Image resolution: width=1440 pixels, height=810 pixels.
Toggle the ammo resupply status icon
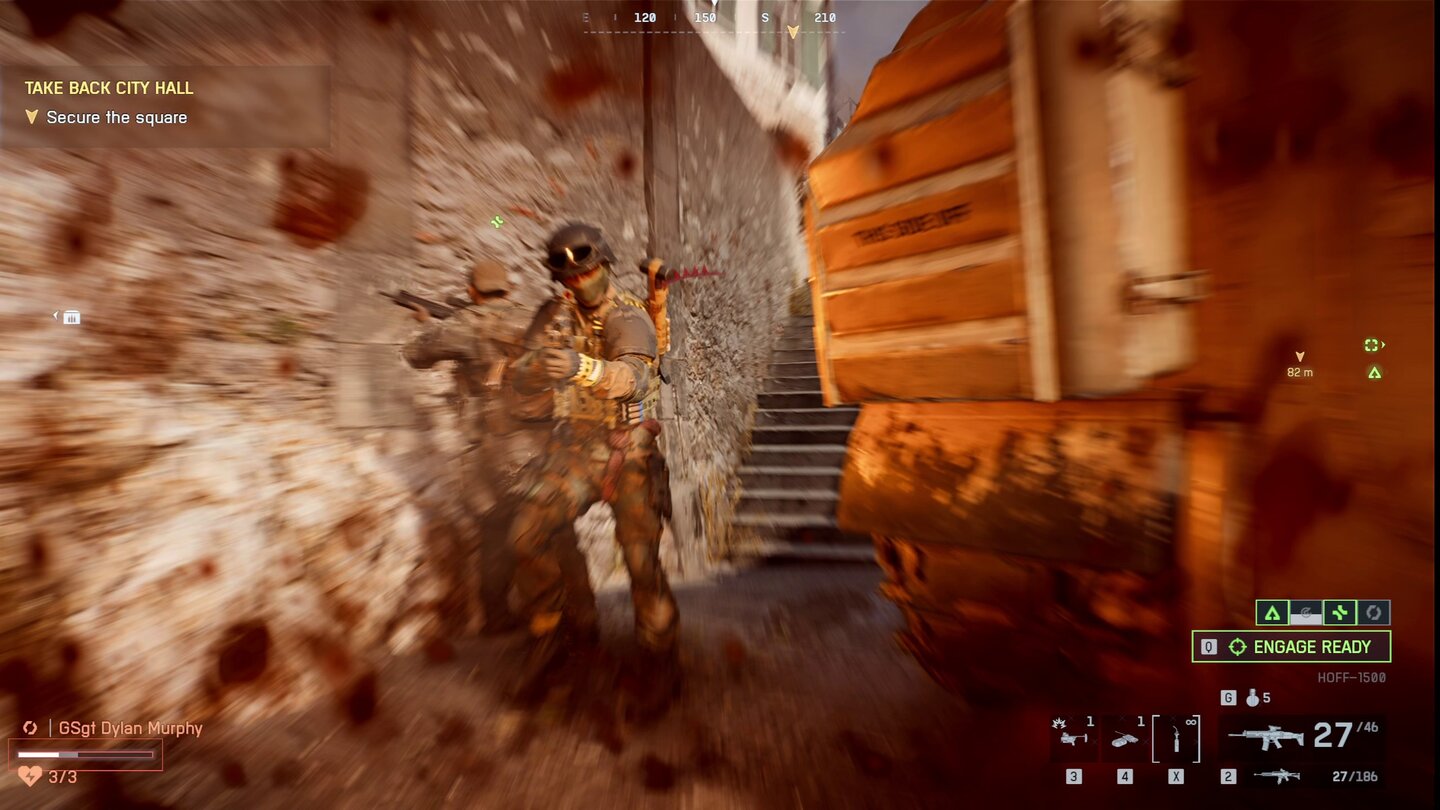click(x=1305, y=614)
